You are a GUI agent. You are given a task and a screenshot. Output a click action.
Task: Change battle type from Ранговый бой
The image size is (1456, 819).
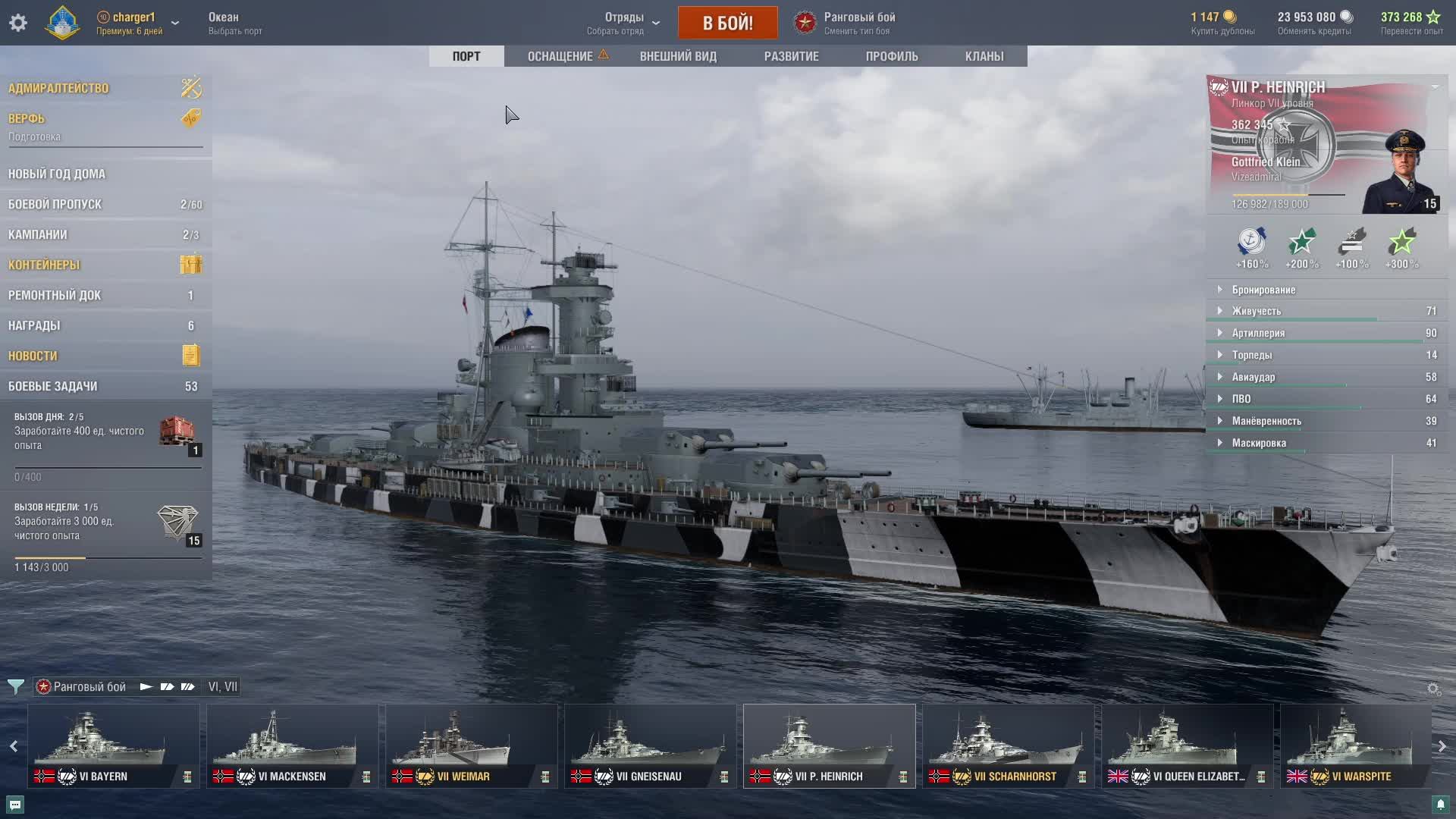tap(858, 23)
